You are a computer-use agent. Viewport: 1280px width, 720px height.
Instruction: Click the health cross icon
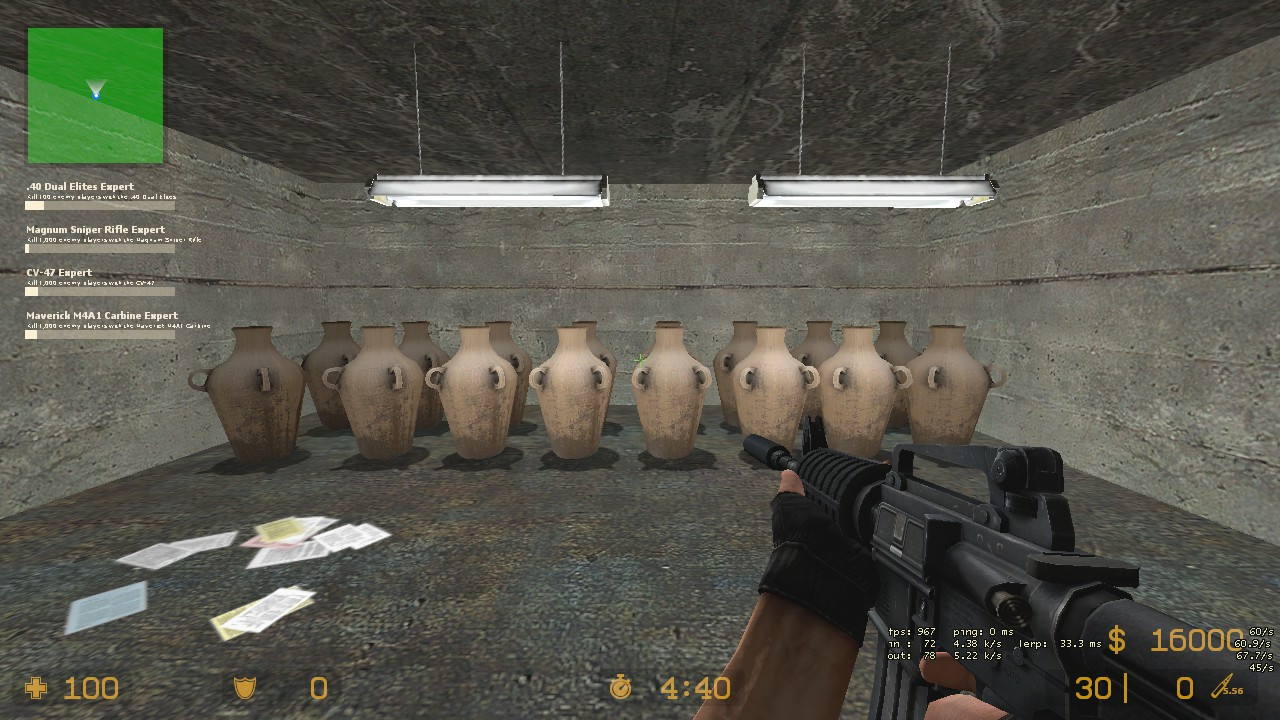[x=37, y=688]
